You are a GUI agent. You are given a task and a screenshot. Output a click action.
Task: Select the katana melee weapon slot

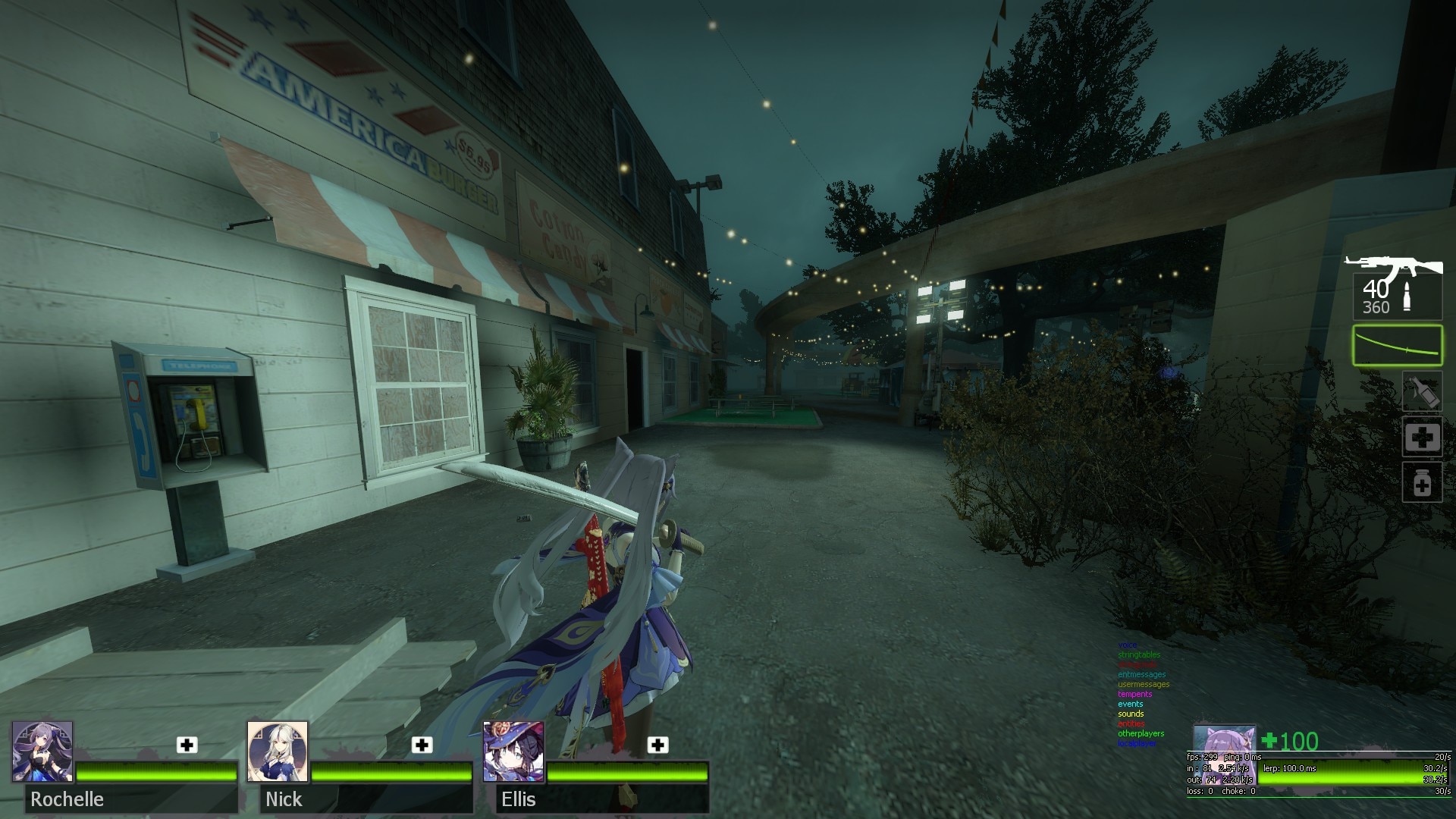coord(1397,345)
